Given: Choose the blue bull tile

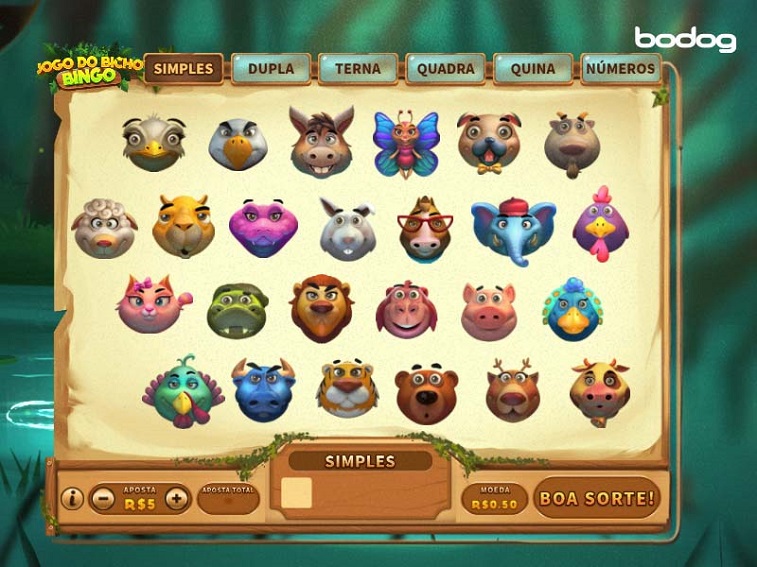Looking at the screenshot, I should (x=264, y=390).
